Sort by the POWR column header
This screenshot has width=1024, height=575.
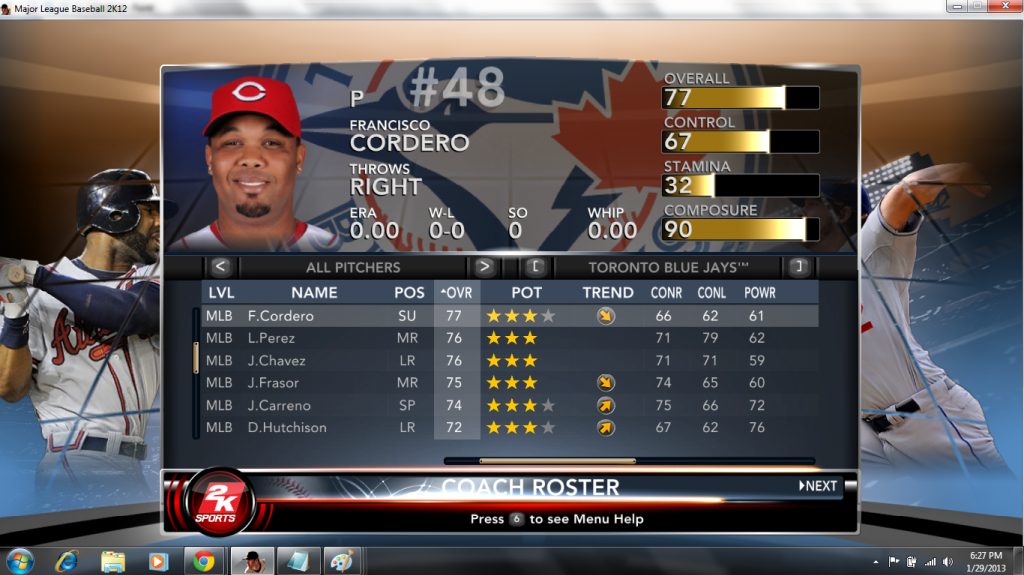[760, 293]
